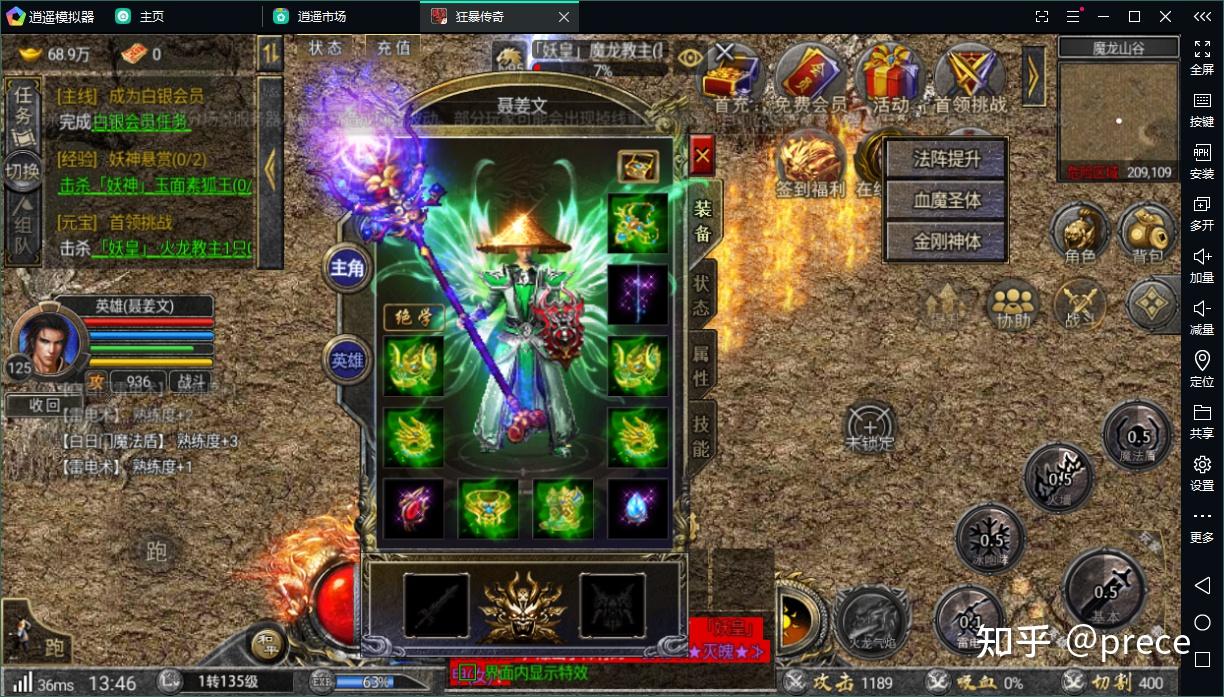Select the blue teardrop gem equipment slot
Viewport: 1224px width, 697px height.
[637, 509]
